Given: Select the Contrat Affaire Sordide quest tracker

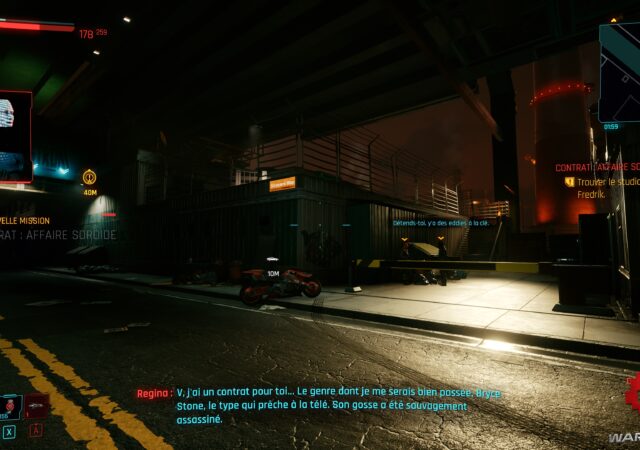Looking at the screenshot, I should tap(598, 167).
